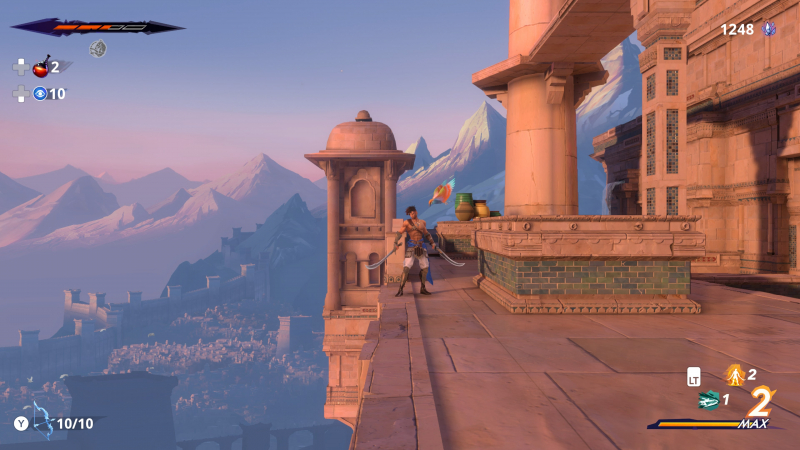Use the red healing potion flask
This screenshot has height=450, width=800.
click(41, 67)
